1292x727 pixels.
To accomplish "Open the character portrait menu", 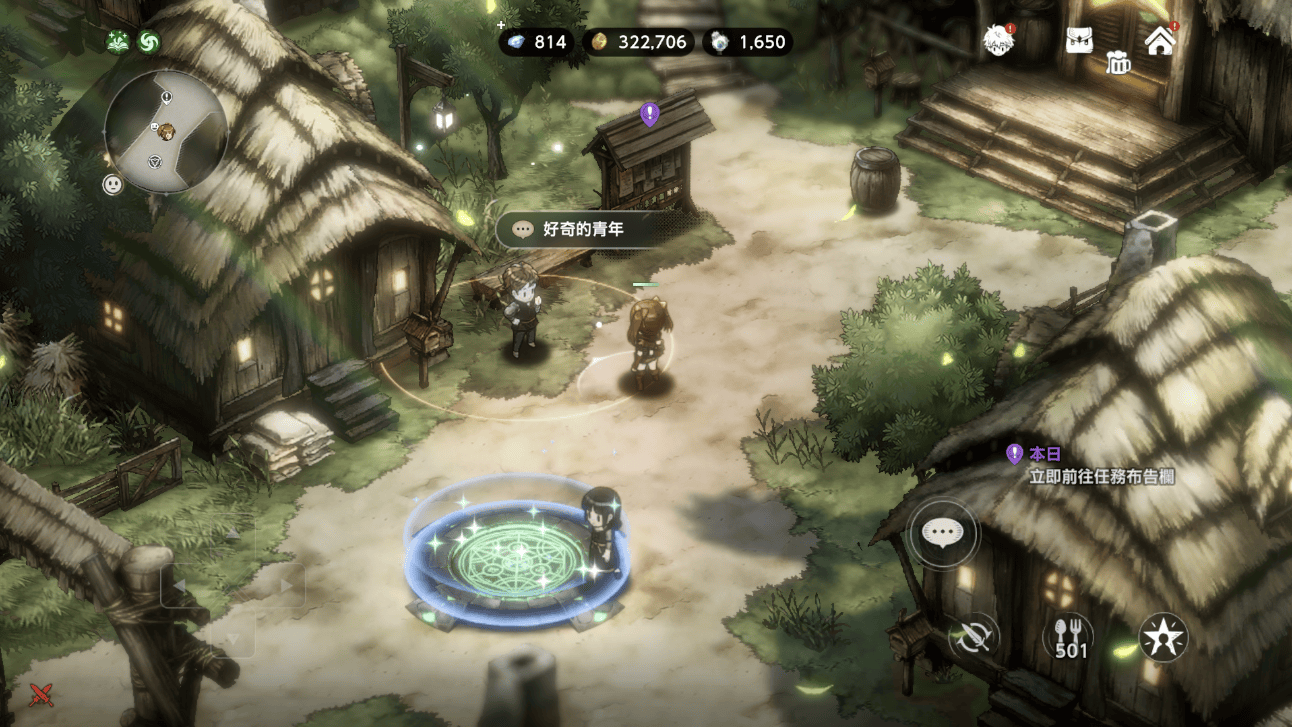I will click(x=997, y=41).
